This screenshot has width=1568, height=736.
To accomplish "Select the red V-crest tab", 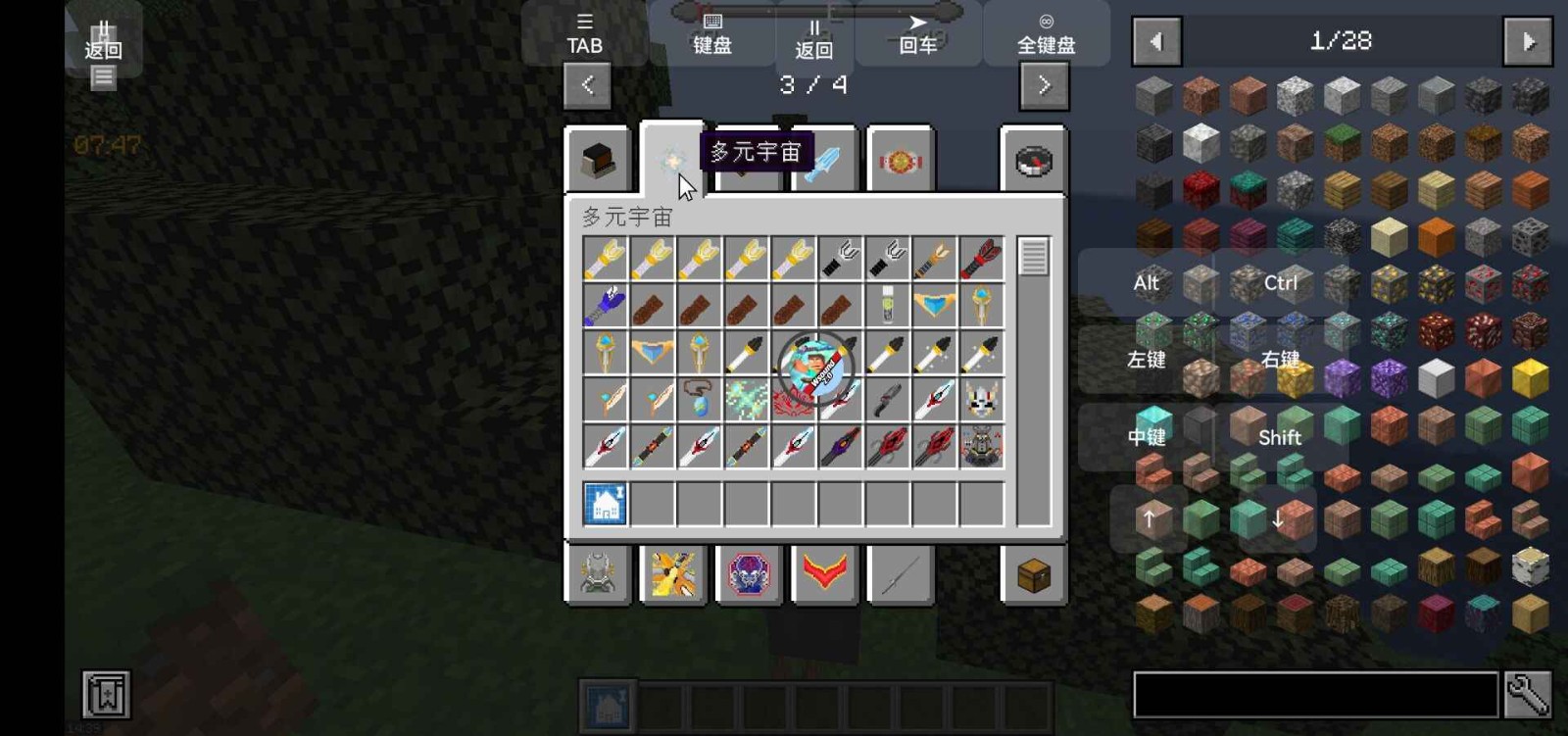I will coord(824,573).
